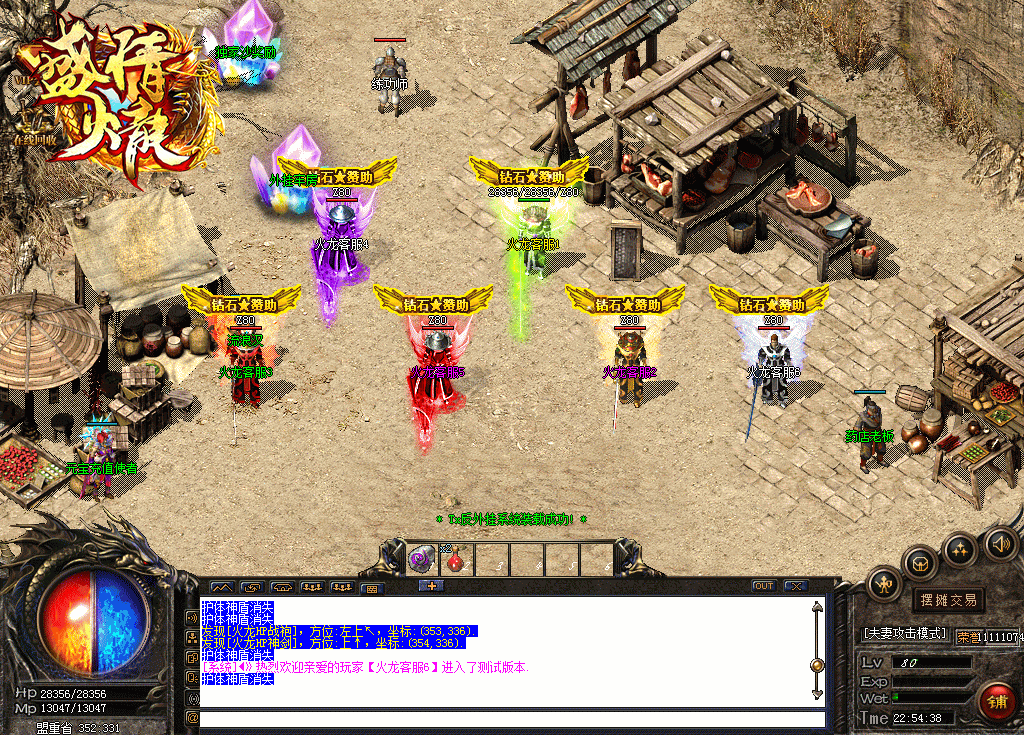Open the mountain-shaped map button above chat
Viewport: 1024px width, 735px height.
221,587
